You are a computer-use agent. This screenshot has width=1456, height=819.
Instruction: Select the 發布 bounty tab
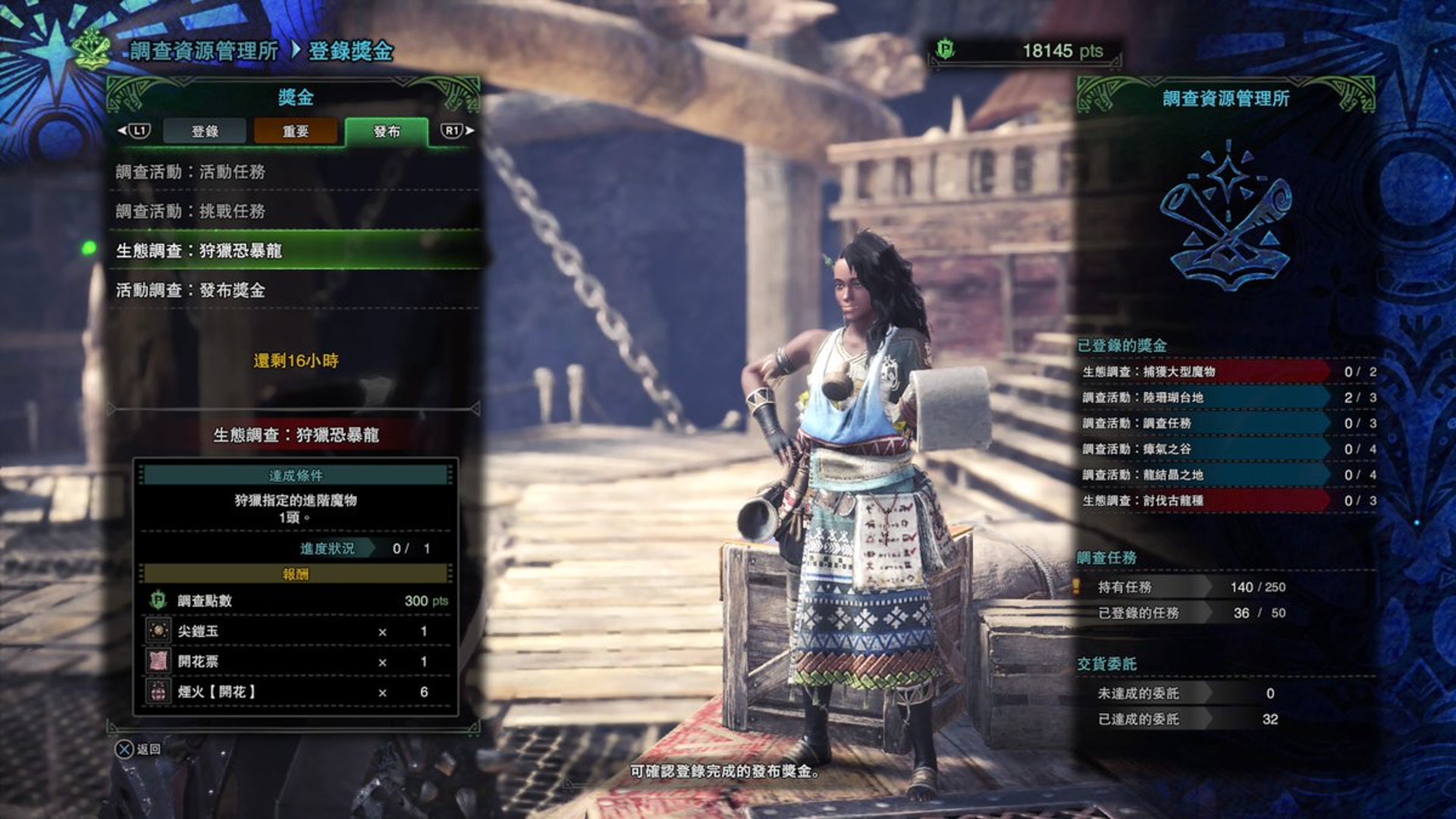[386, 131]
